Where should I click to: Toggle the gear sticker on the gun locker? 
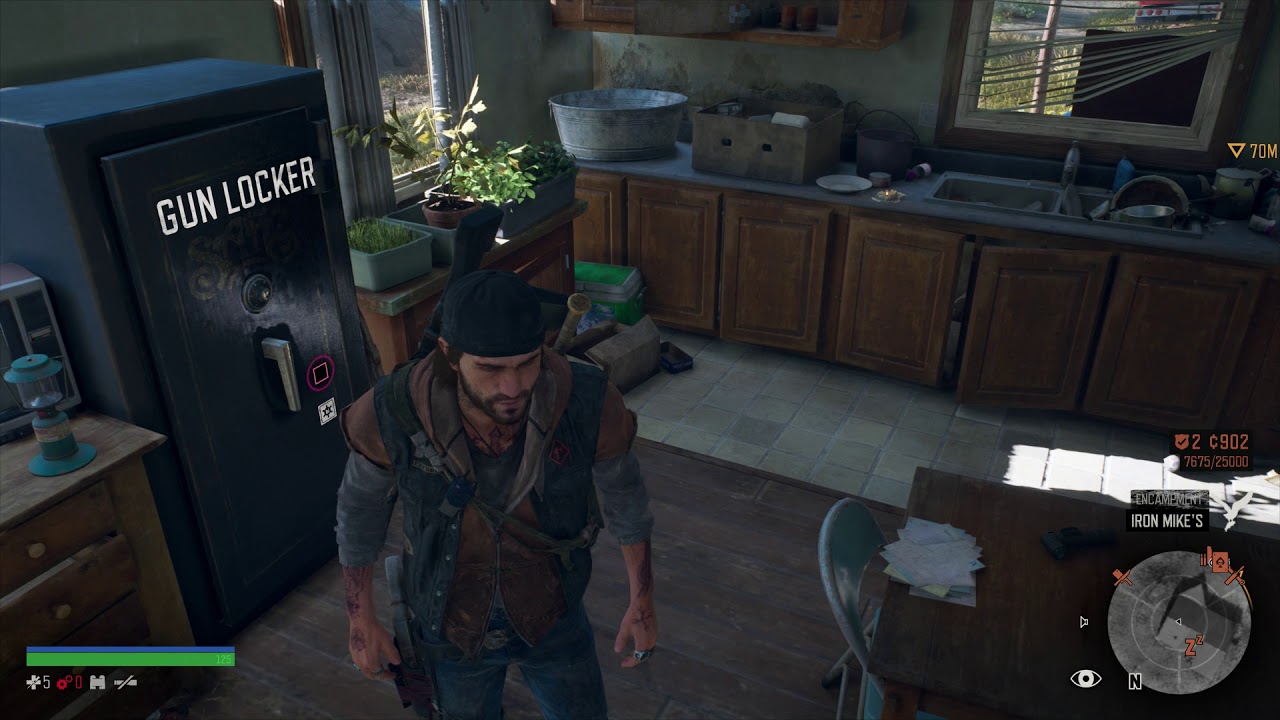point(326,411)
